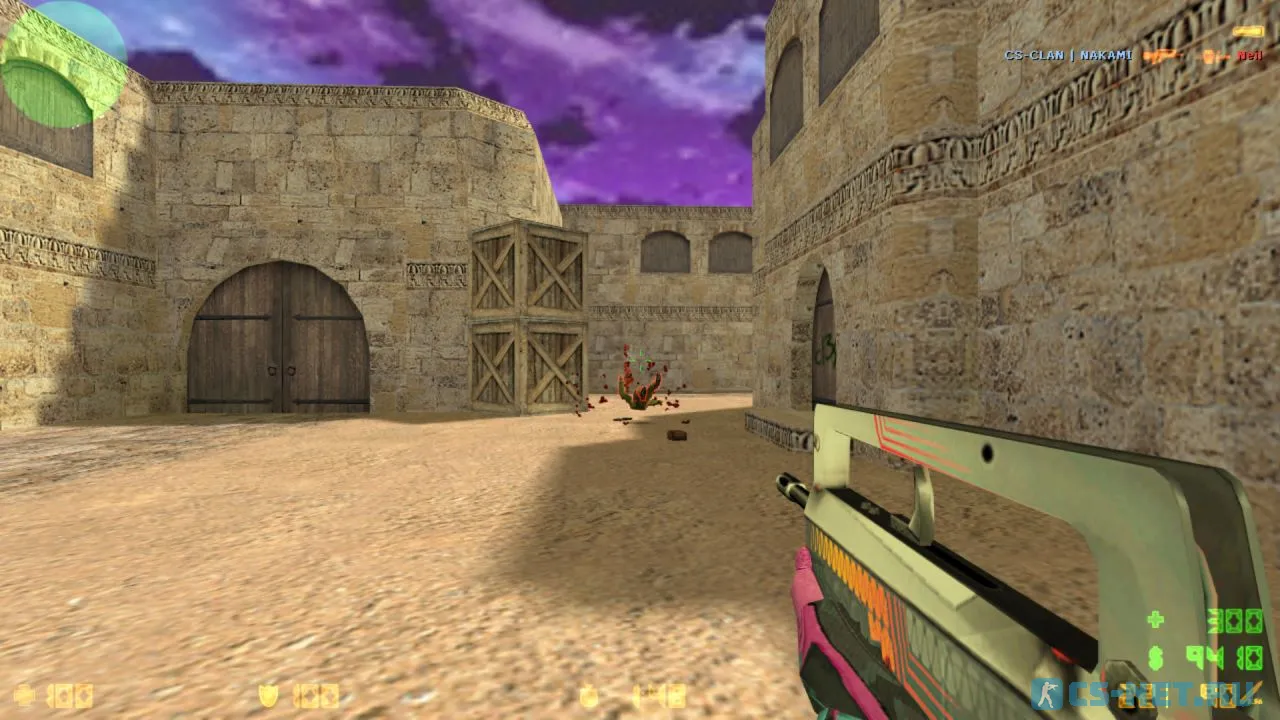Click the green plus symbol by the 300 value

(x=1155, y=620)
